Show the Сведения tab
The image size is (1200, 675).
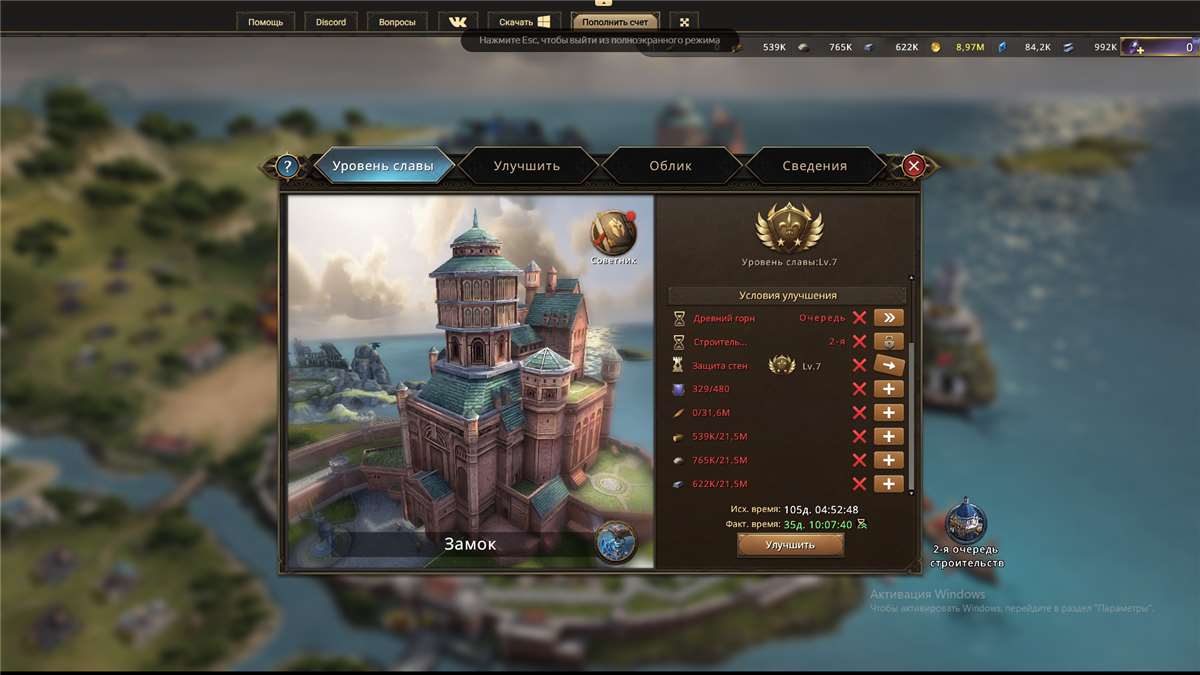click(x=814, y=166)
